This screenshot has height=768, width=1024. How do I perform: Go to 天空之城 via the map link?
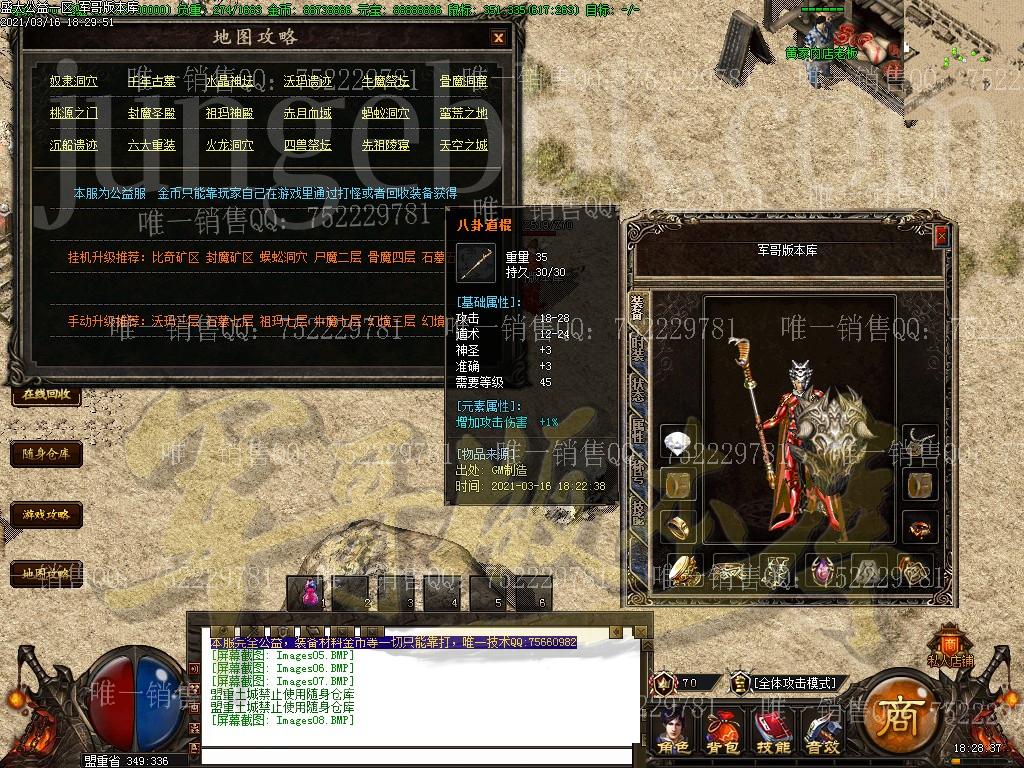(x=464, y=145)
